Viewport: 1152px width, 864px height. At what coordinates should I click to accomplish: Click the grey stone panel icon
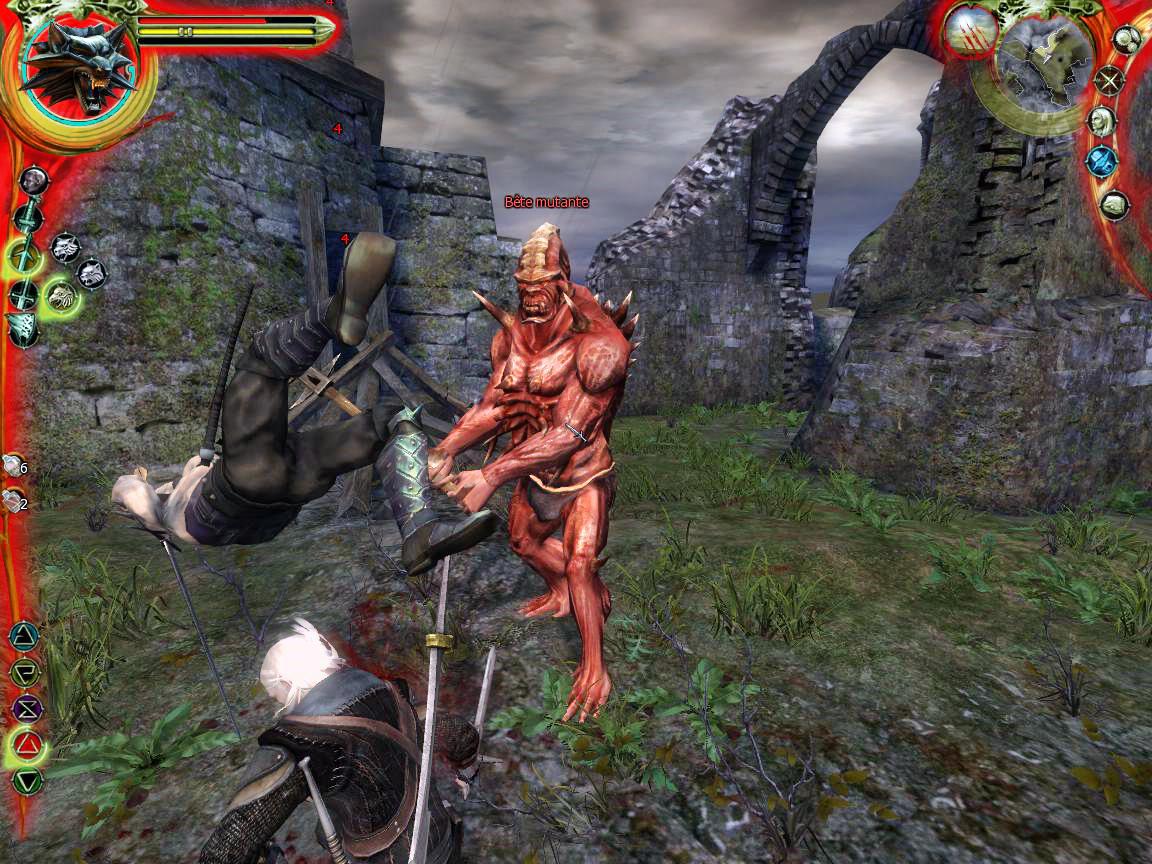(x=1114, y=205)
